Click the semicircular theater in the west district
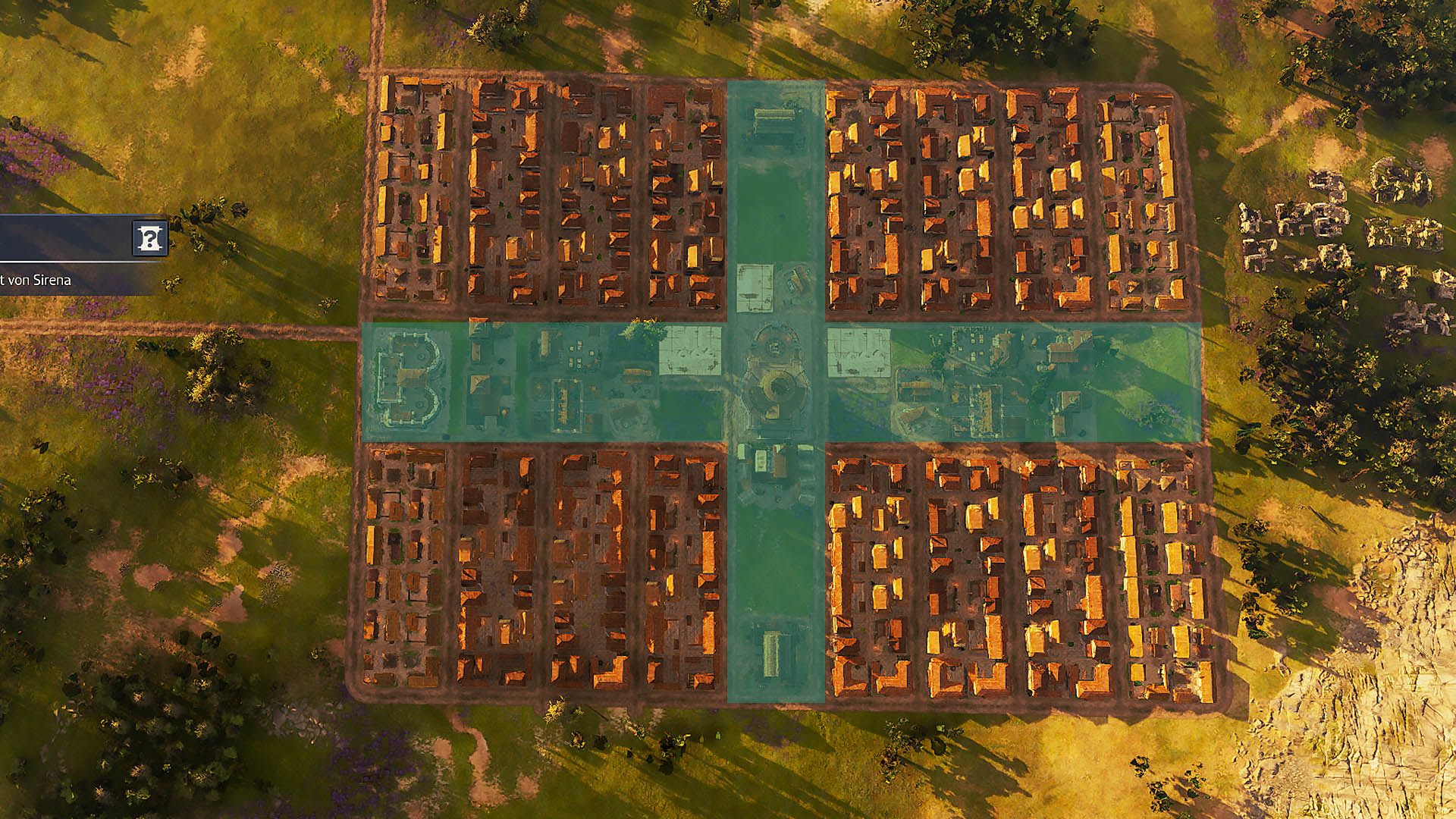The width and height of the screenshot is (1456, 819). click(409, 379)
